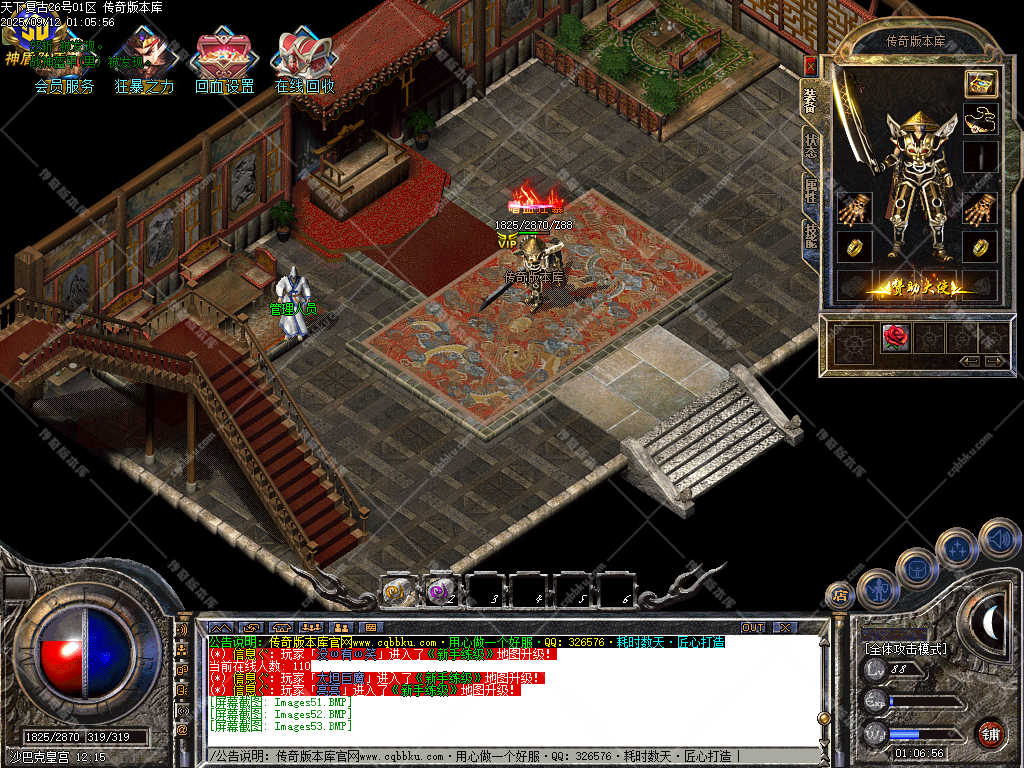
Task: Select the treasure chest slot in equipment panel
Action: 981,84
